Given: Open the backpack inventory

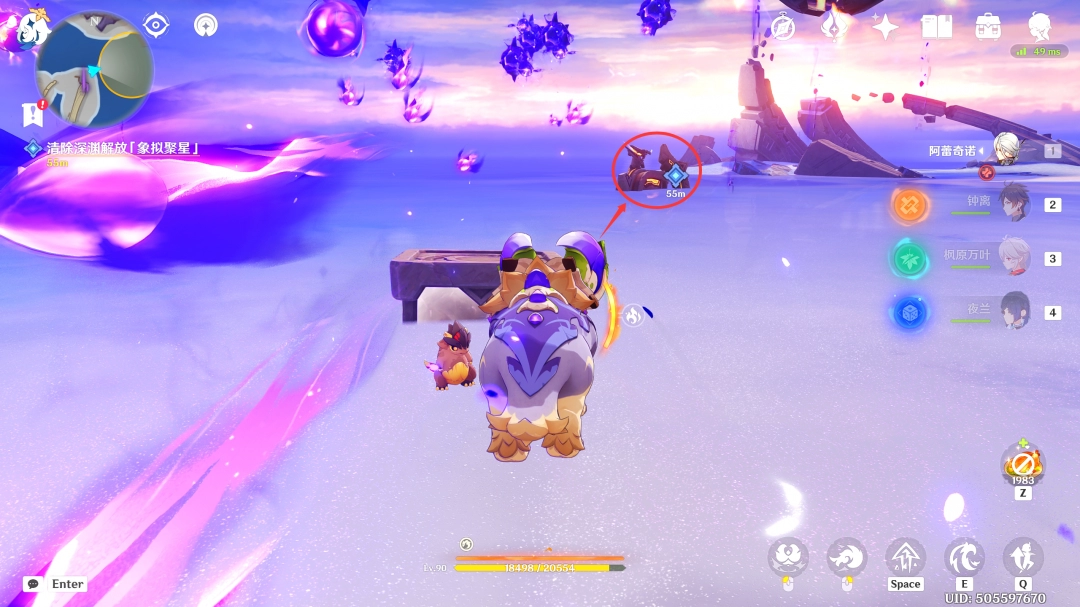Looking at the screenshot, I should (989, 27).
